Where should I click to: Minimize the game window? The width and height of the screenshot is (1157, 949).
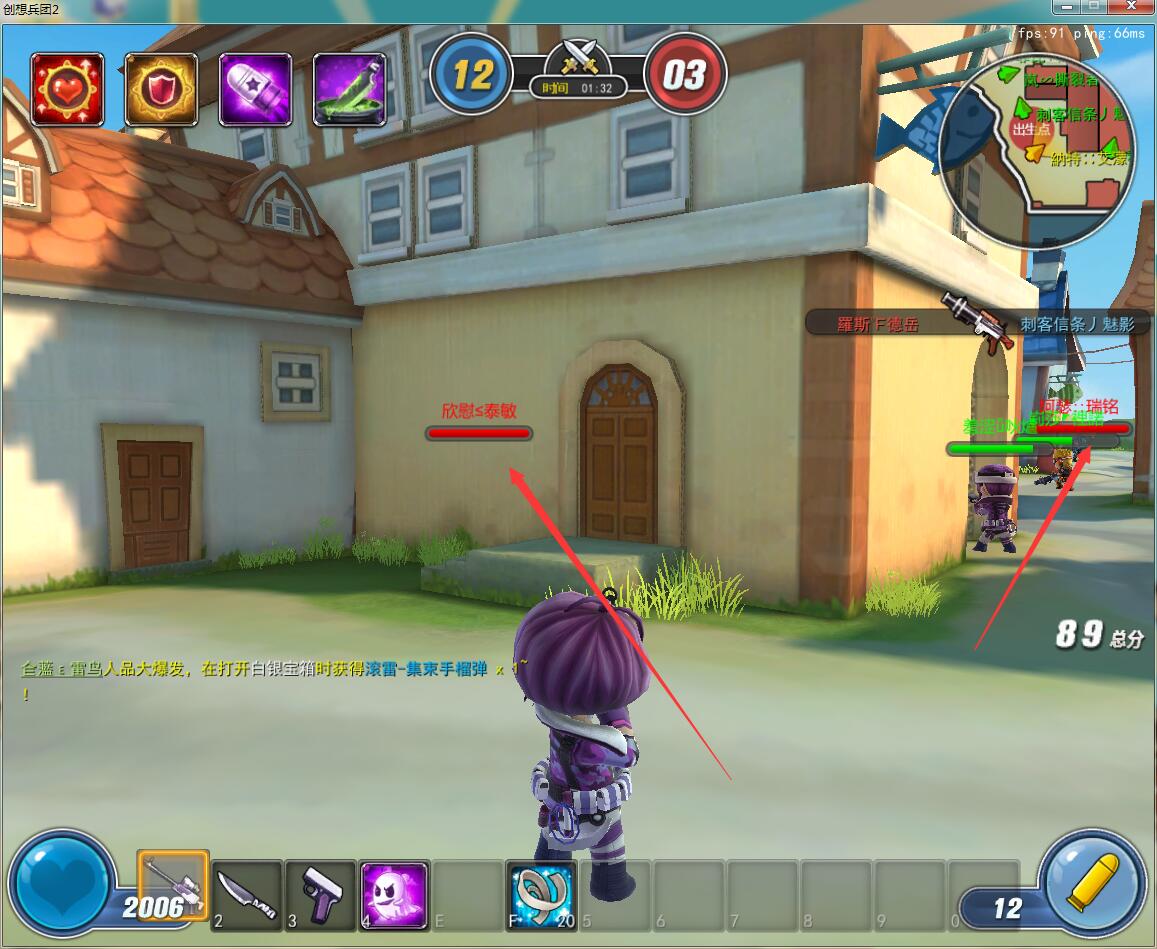tap(1069, 6)
